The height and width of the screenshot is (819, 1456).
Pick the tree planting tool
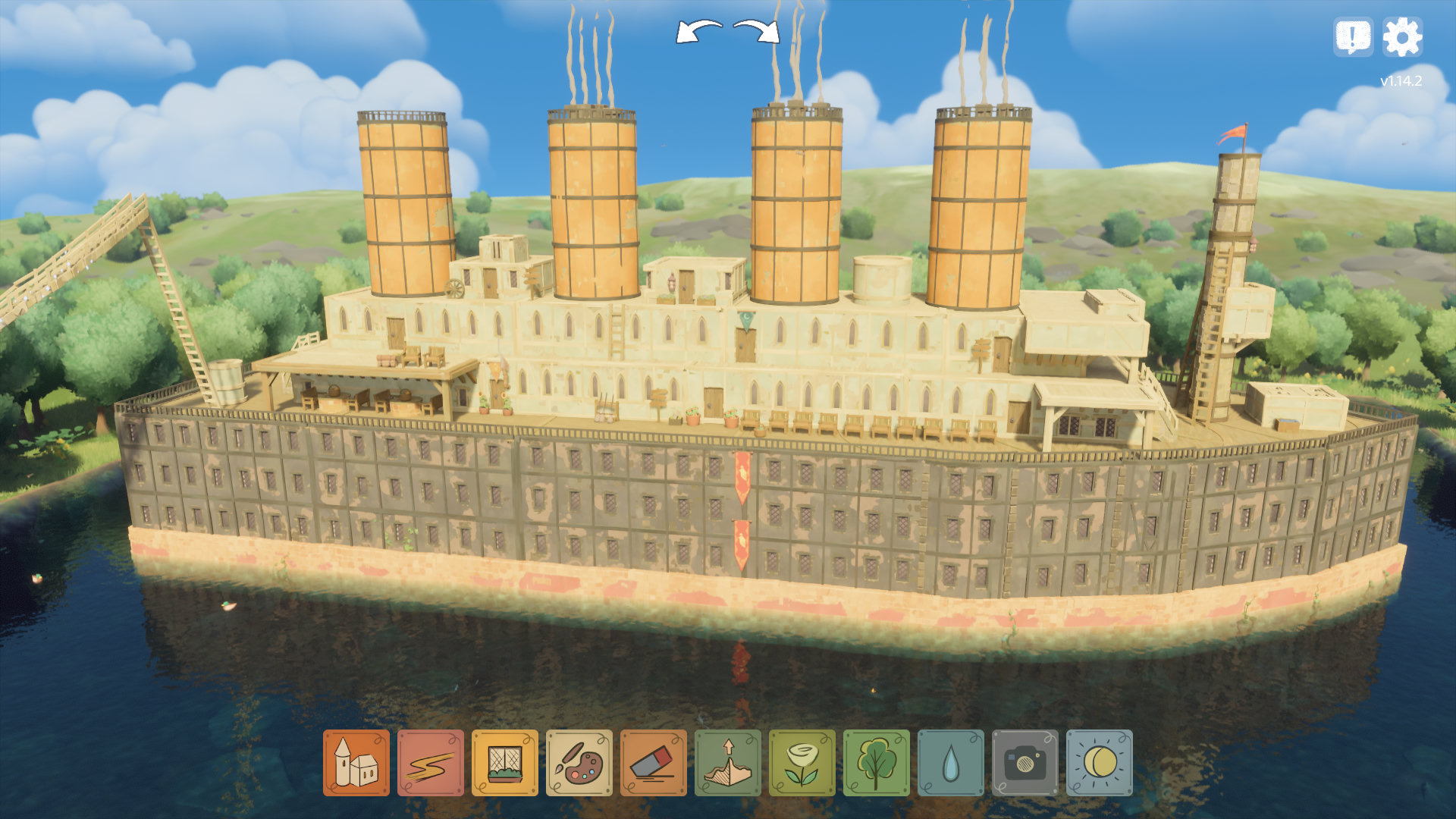[x=877, y=763]
